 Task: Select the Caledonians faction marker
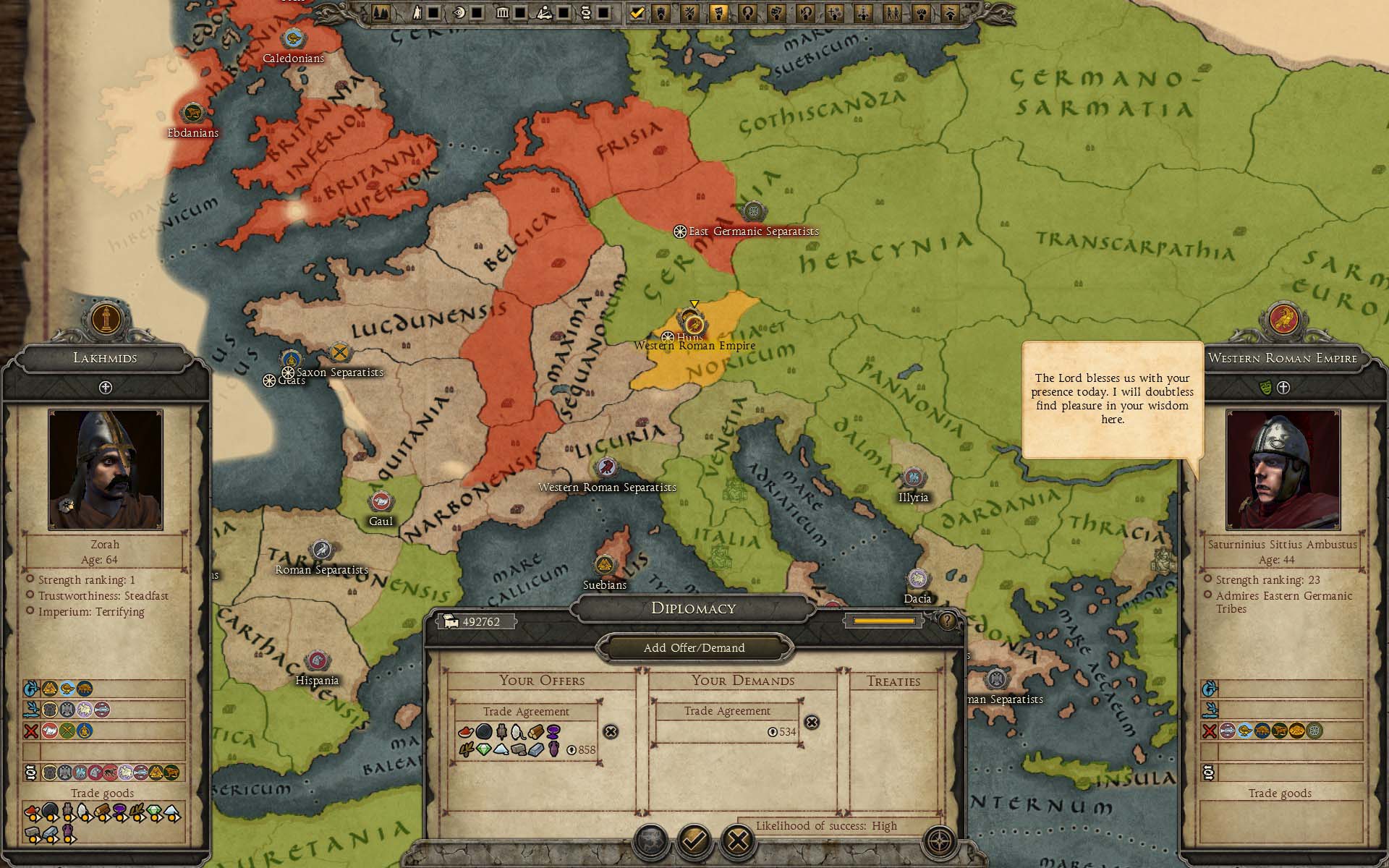[293, 39]
